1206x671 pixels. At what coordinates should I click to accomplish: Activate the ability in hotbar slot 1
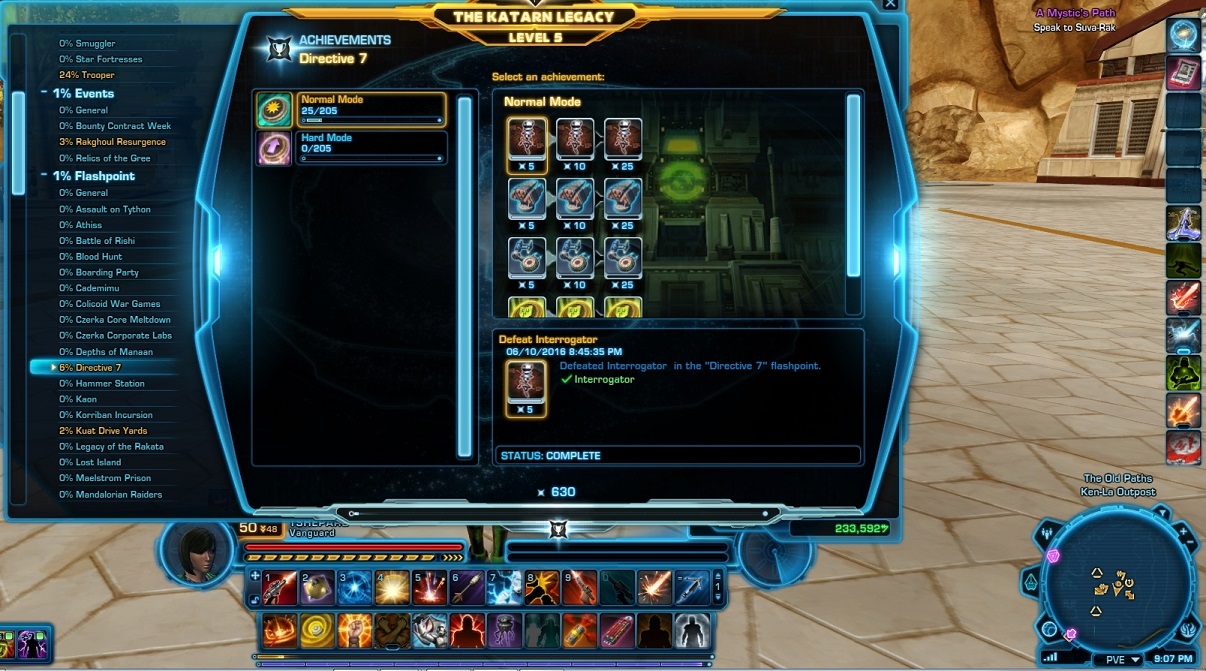(280, 586)
